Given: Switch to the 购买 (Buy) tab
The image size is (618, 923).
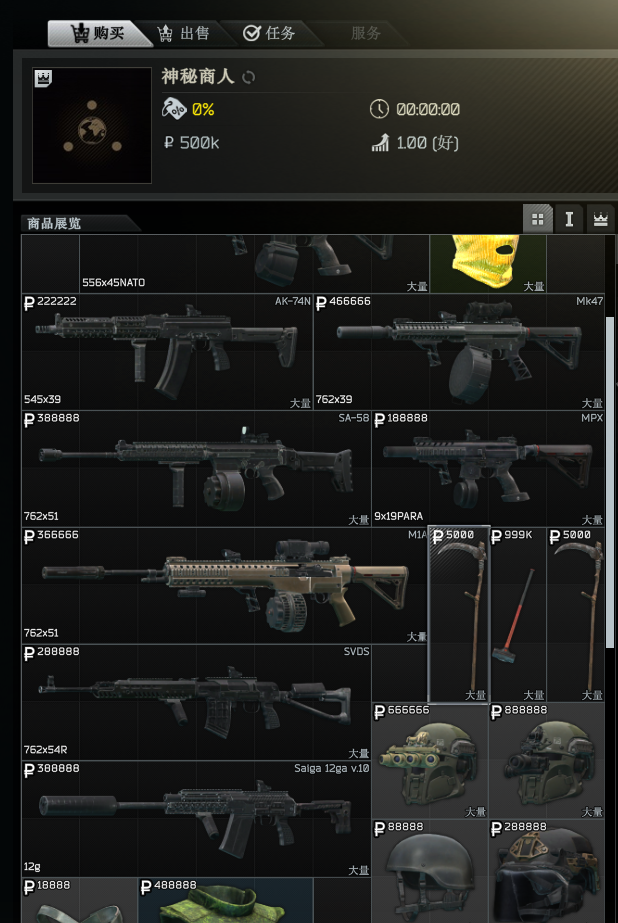Looking at the screenshot, I should click(100, 33).
